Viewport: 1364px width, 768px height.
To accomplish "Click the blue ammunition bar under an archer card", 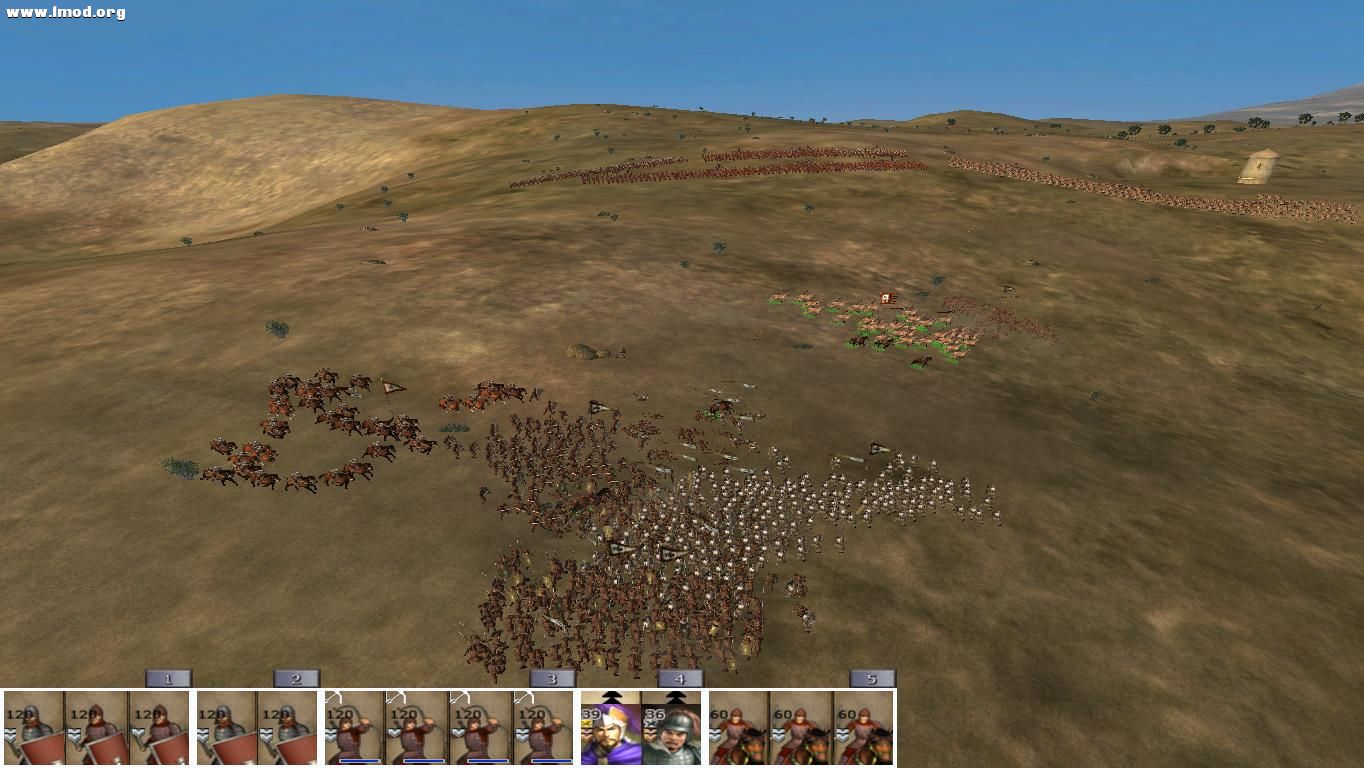I will tap(356, 759).
